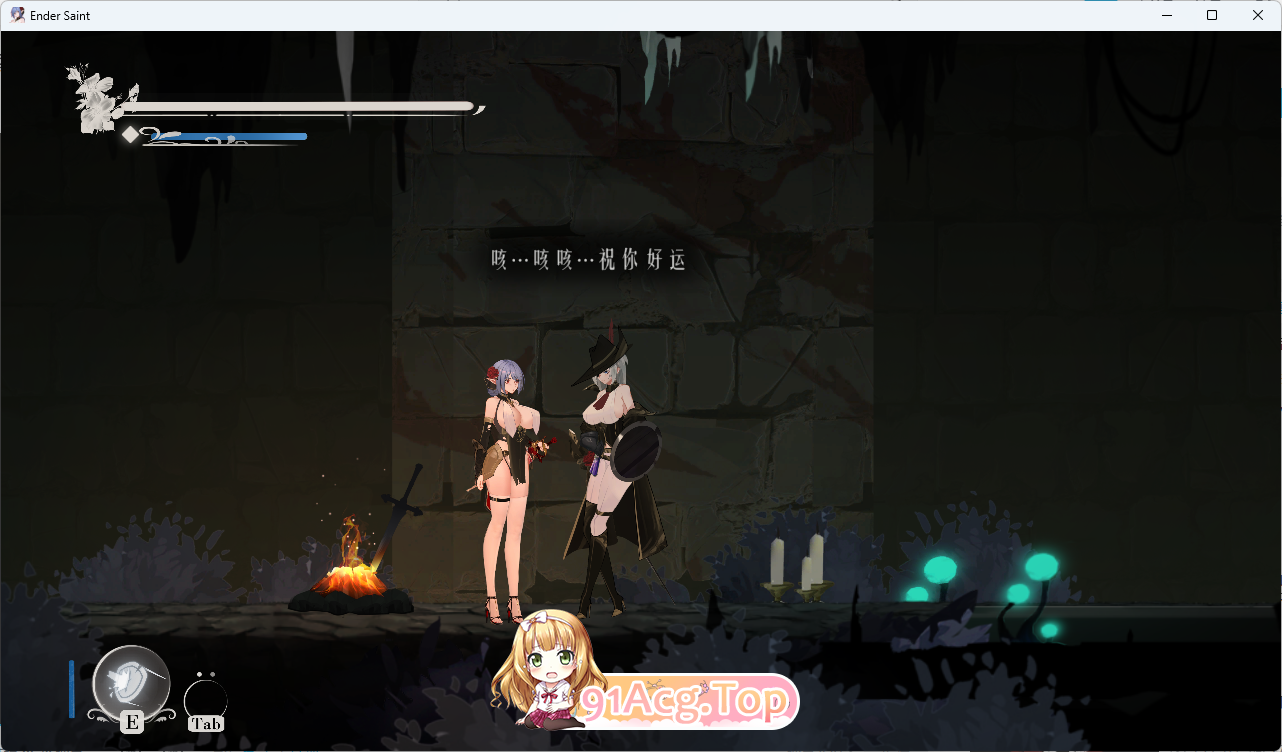Click the white health bar

300,105
